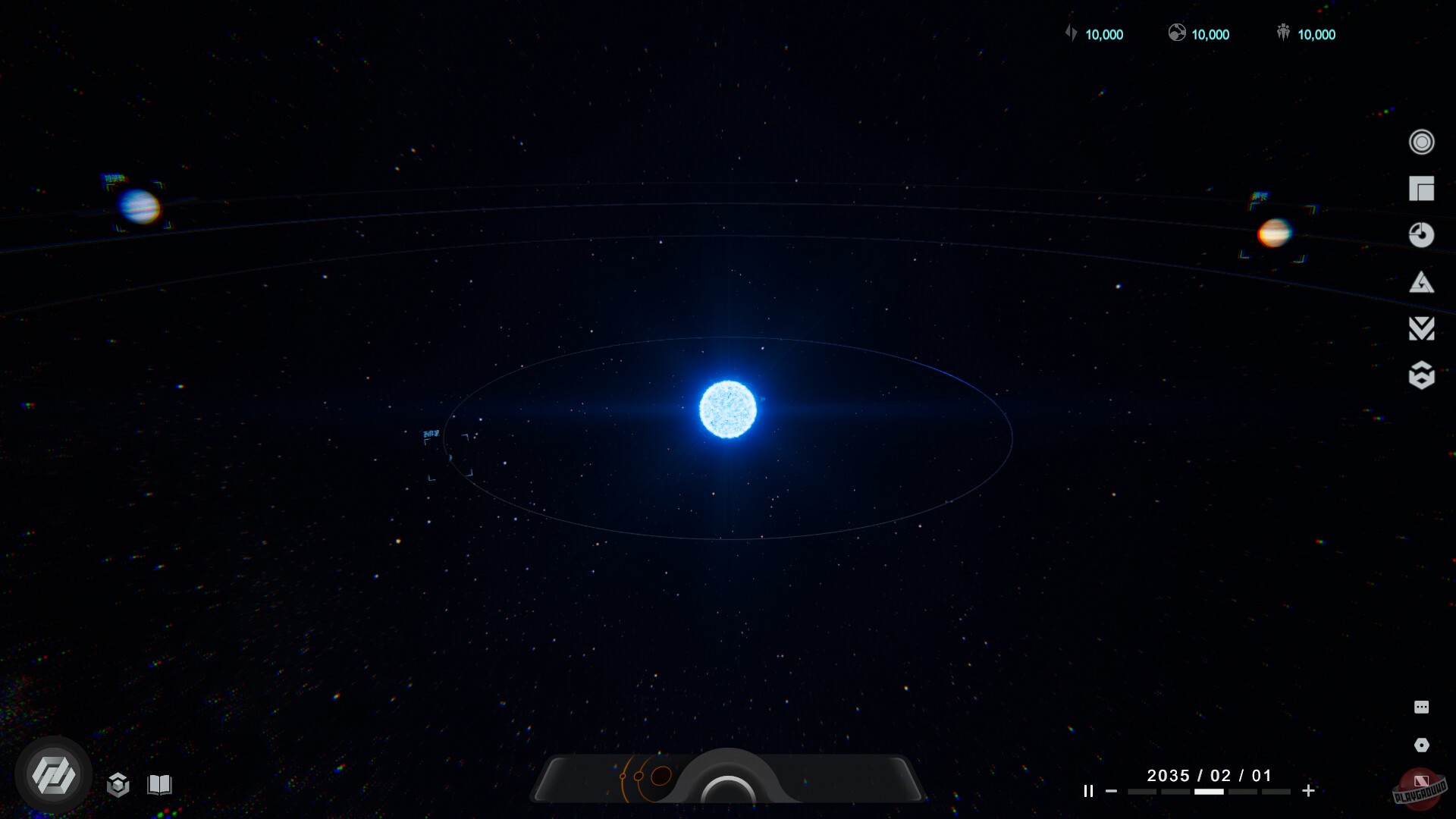The height and width of the screenshot is (819, 1456).
Task: Click the globe resource icon showing 10,000
Action: pyautogui.click(x=1178, y=33)
